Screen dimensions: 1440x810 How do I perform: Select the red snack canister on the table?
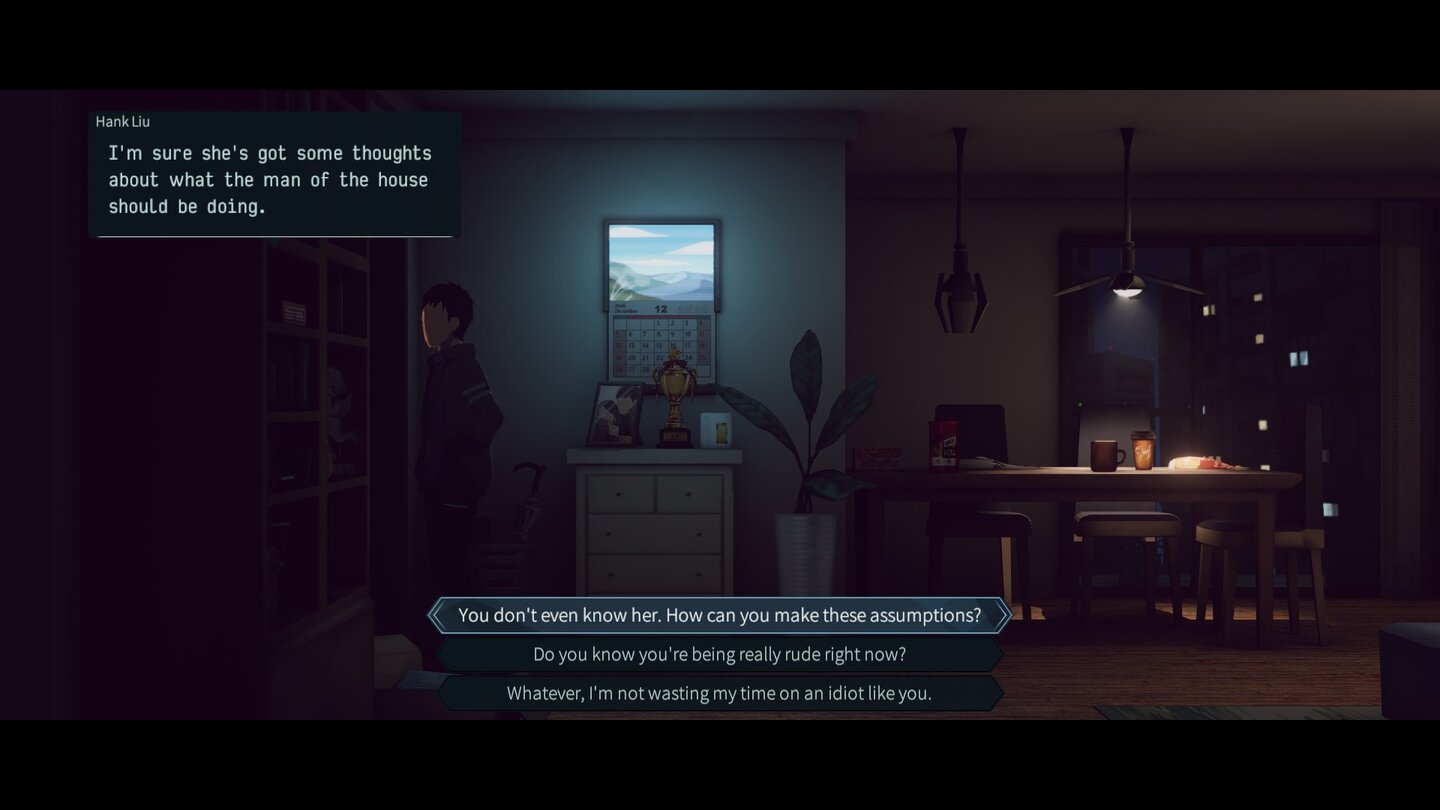pyautogui.click(x=944, y=442)
